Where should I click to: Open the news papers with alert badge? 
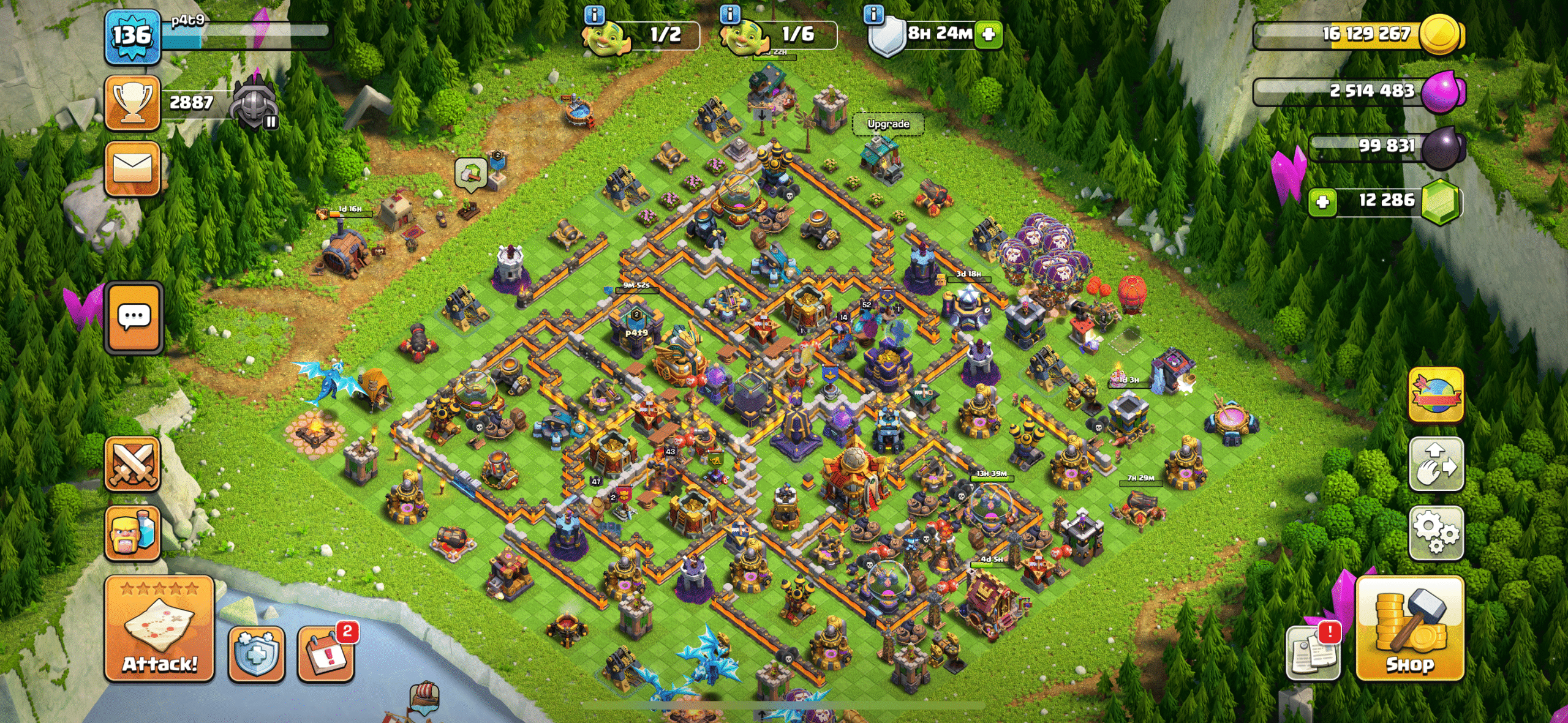click(1313, 654)
